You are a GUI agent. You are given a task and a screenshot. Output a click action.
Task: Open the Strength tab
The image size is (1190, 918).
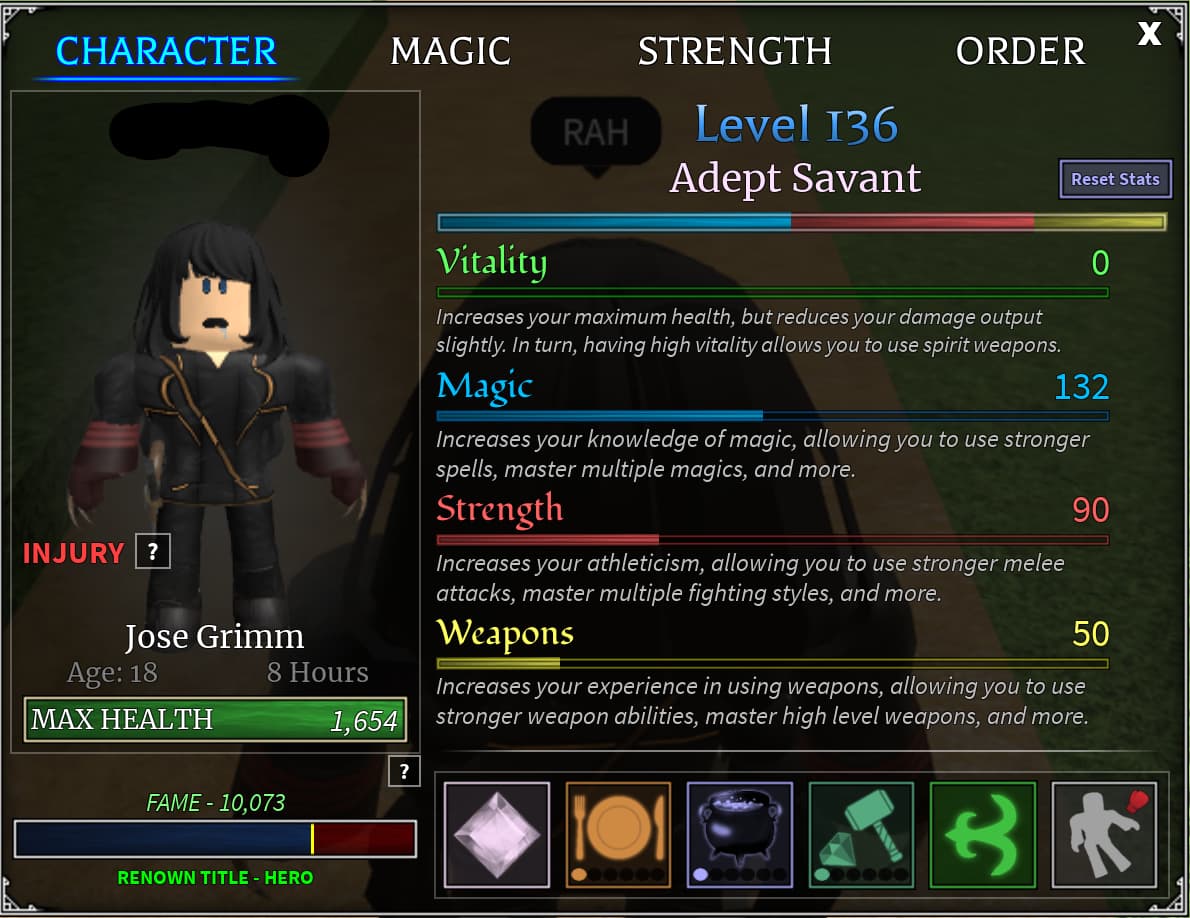[734, 52]
